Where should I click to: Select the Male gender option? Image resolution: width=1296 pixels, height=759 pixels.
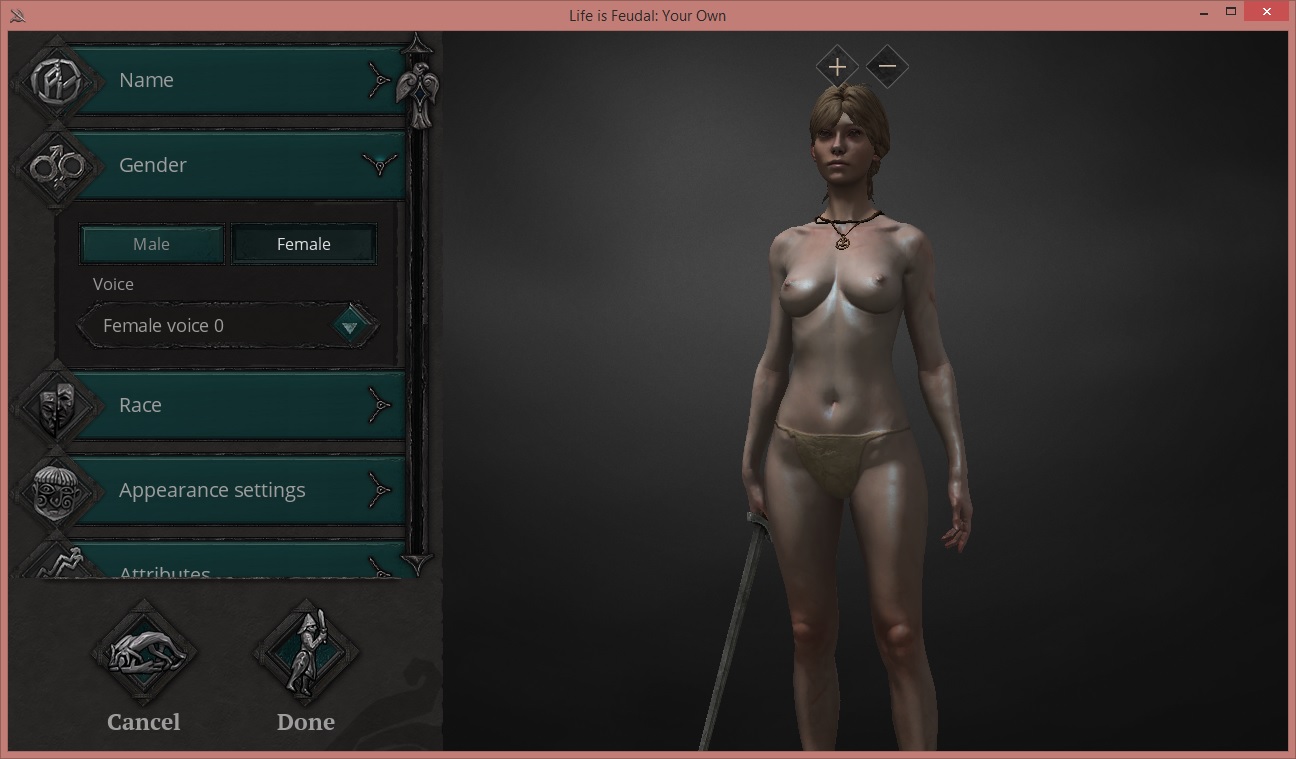[152, 244]
